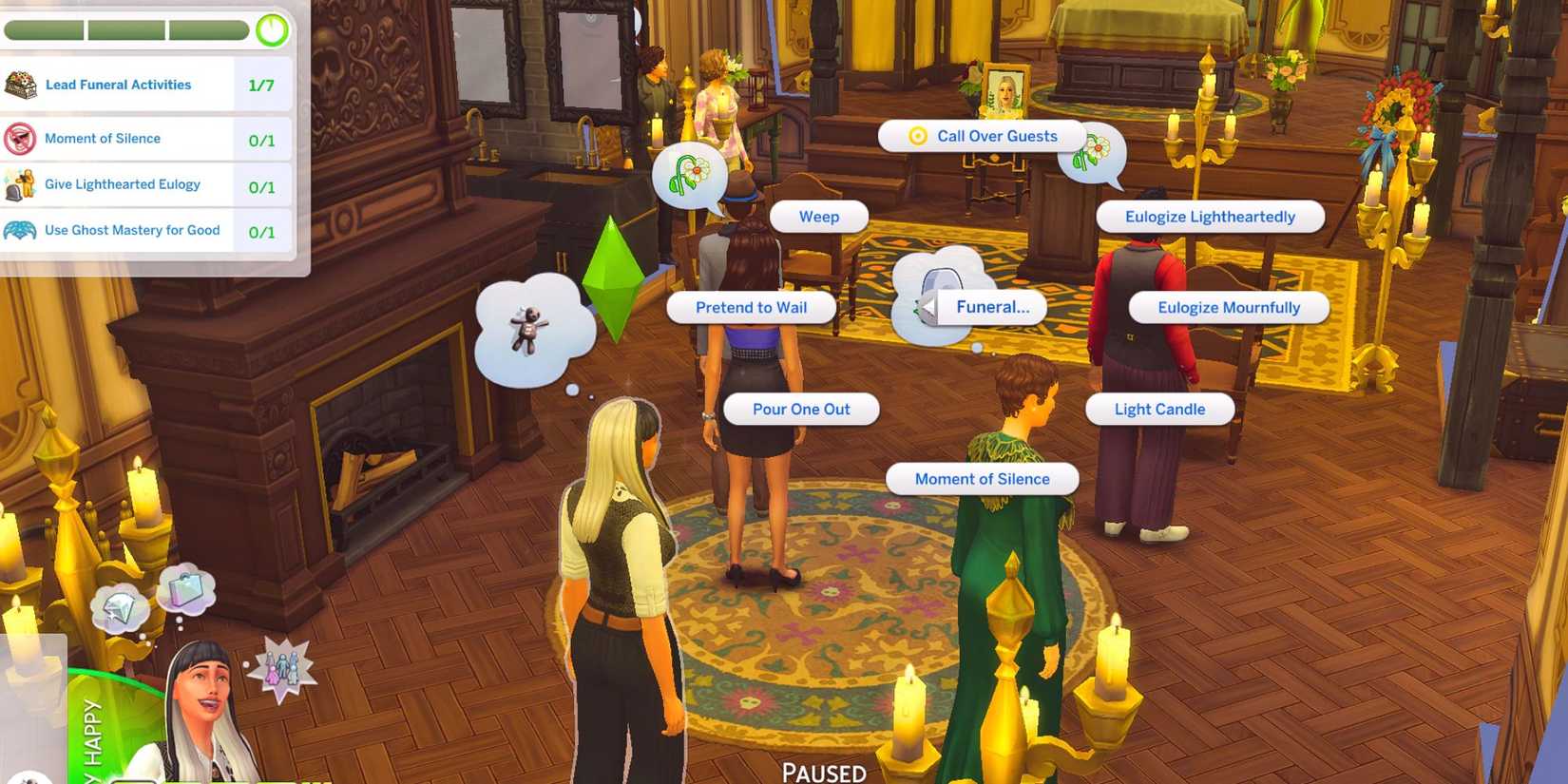Choose the Pour One Out action
This screenshot has height=784, width=1568.
coord(800,409)
